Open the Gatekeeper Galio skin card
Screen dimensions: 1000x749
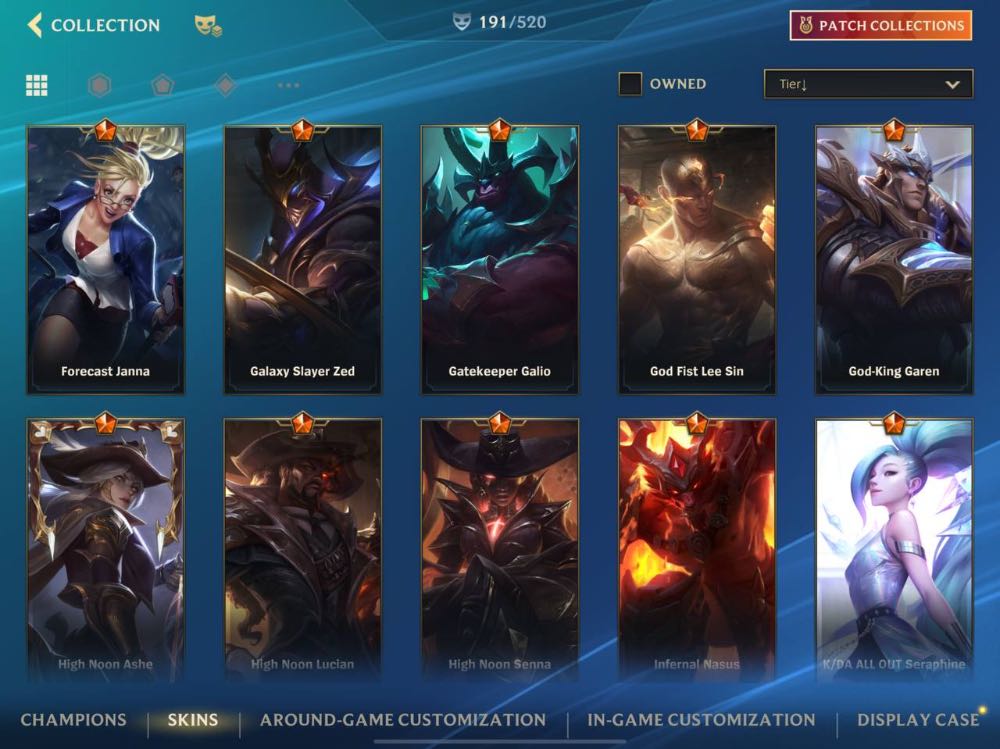tap(499, 260)
